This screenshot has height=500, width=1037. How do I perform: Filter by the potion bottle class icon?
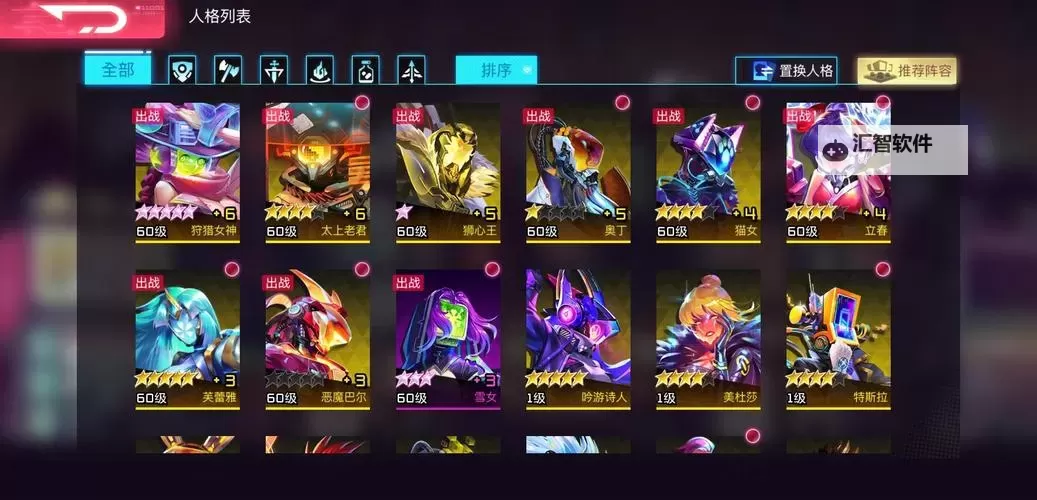click(x=365, y=70)
